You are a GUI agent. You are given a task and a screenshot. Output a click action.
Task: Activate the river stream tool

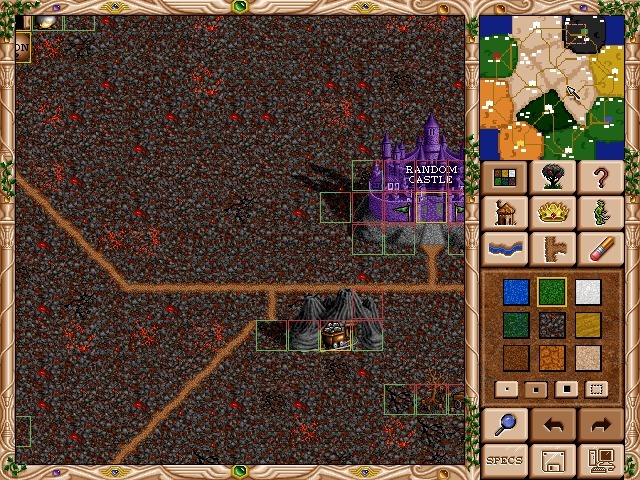(505, 247)
